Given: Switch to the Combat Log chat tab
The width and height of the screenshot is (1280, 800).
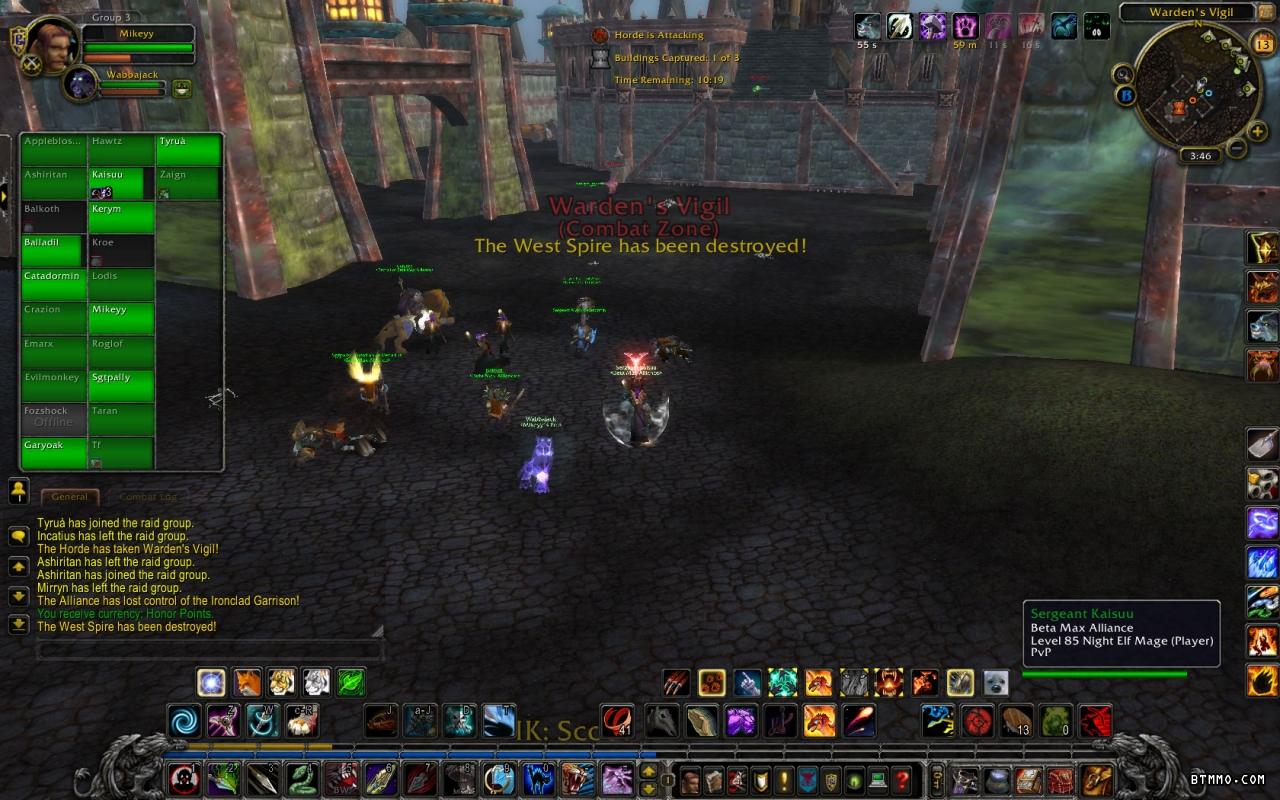Looking at the screenshot, I should point(147,497).
